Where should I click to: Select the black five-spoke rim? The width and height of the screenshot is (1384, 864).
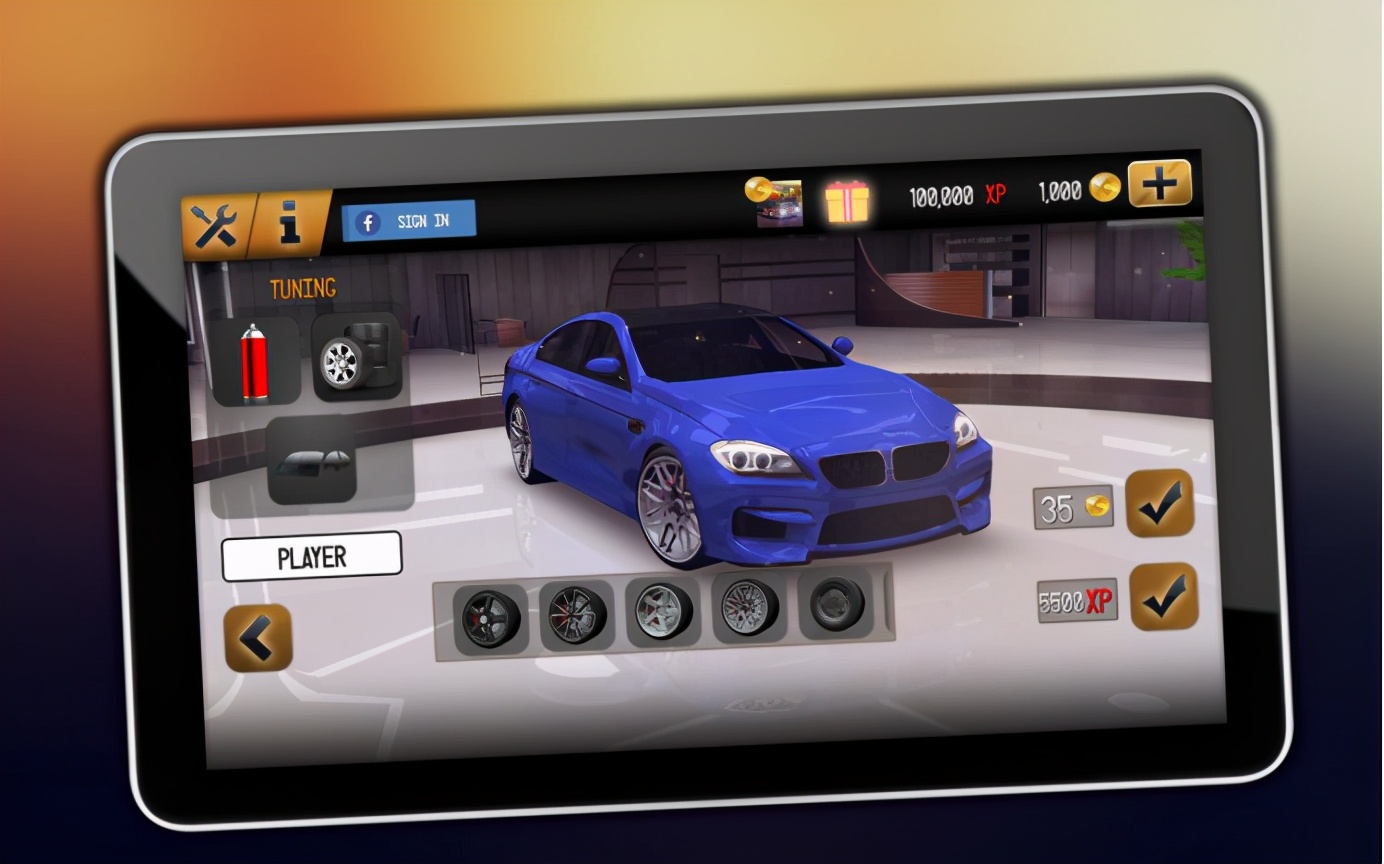[x=490, y=618]
